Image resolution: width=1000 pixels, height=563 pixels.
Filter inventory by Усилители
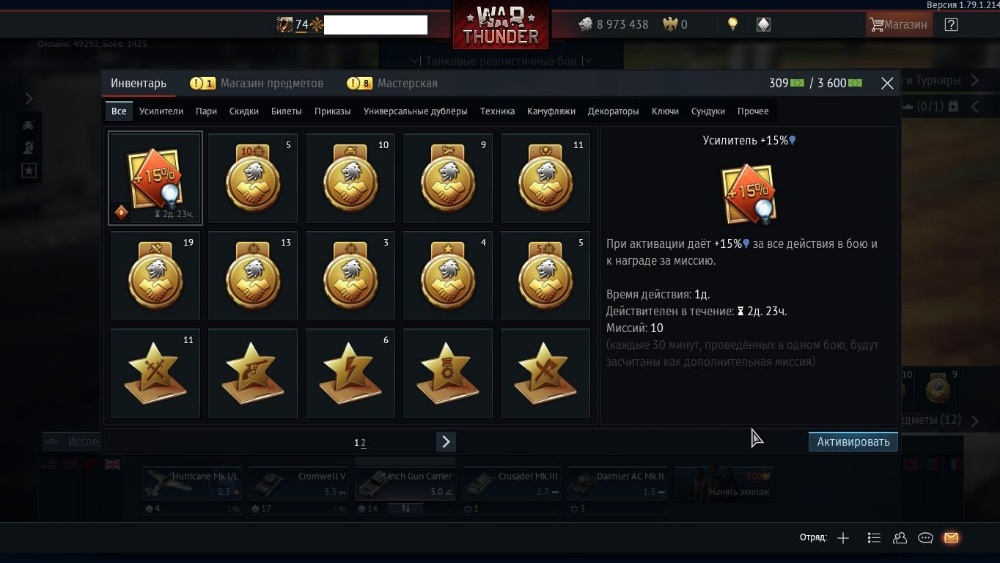point(161,111)
